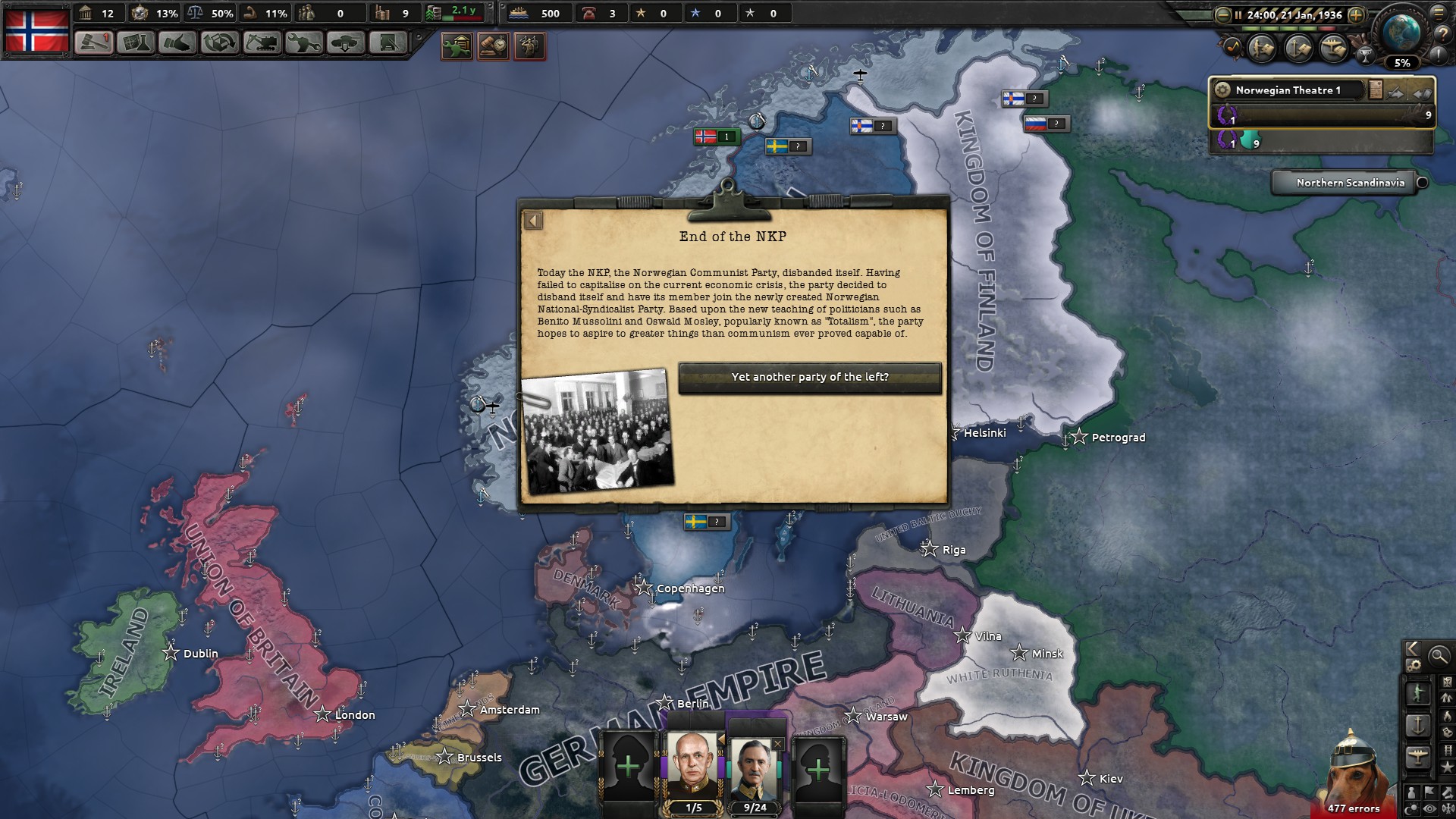This screenshot has width=1456, height=819.
Task: Collapse the event window using its back arrow
Action: [534, 220]
